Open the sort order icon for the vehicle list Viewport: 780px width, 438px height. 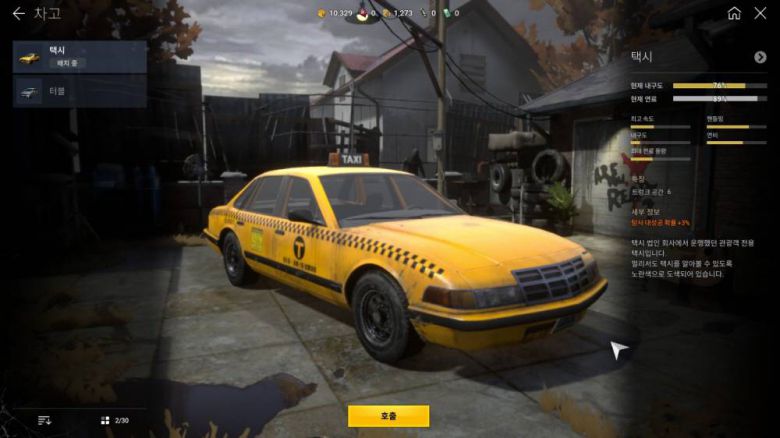pyautogui.click(x=44, y=420)
